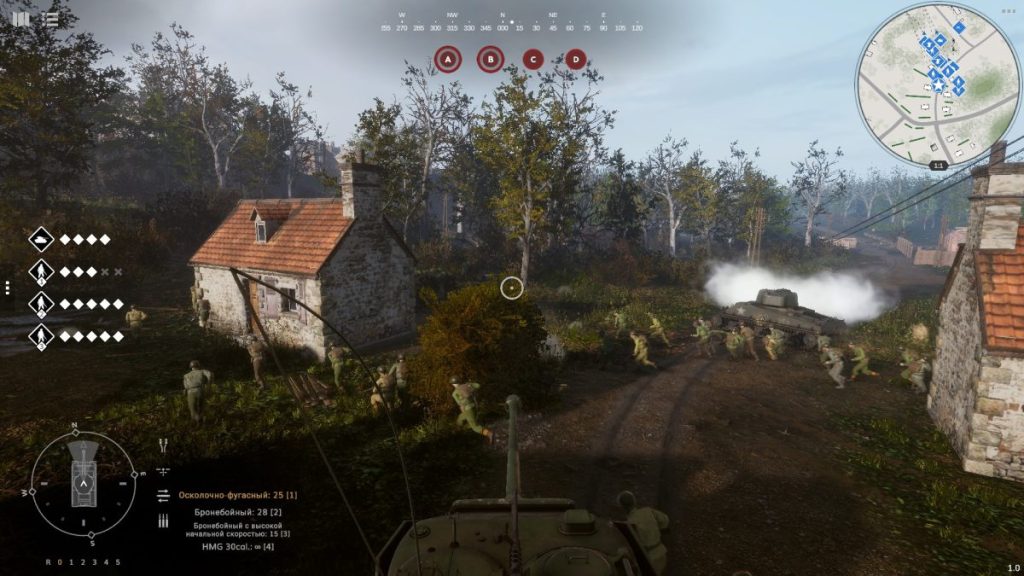This screenshot has width=1024, height=576.
Task: Click the 1:1 scale button under the minimap
Action: coord(938,165)
